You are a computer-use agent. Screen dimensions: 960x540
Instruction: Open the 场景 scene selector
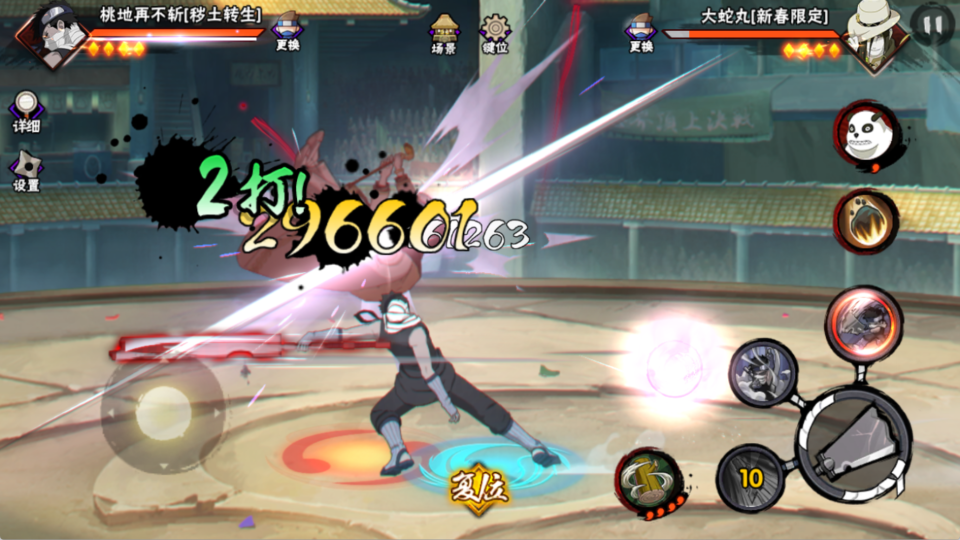point(444,32)
